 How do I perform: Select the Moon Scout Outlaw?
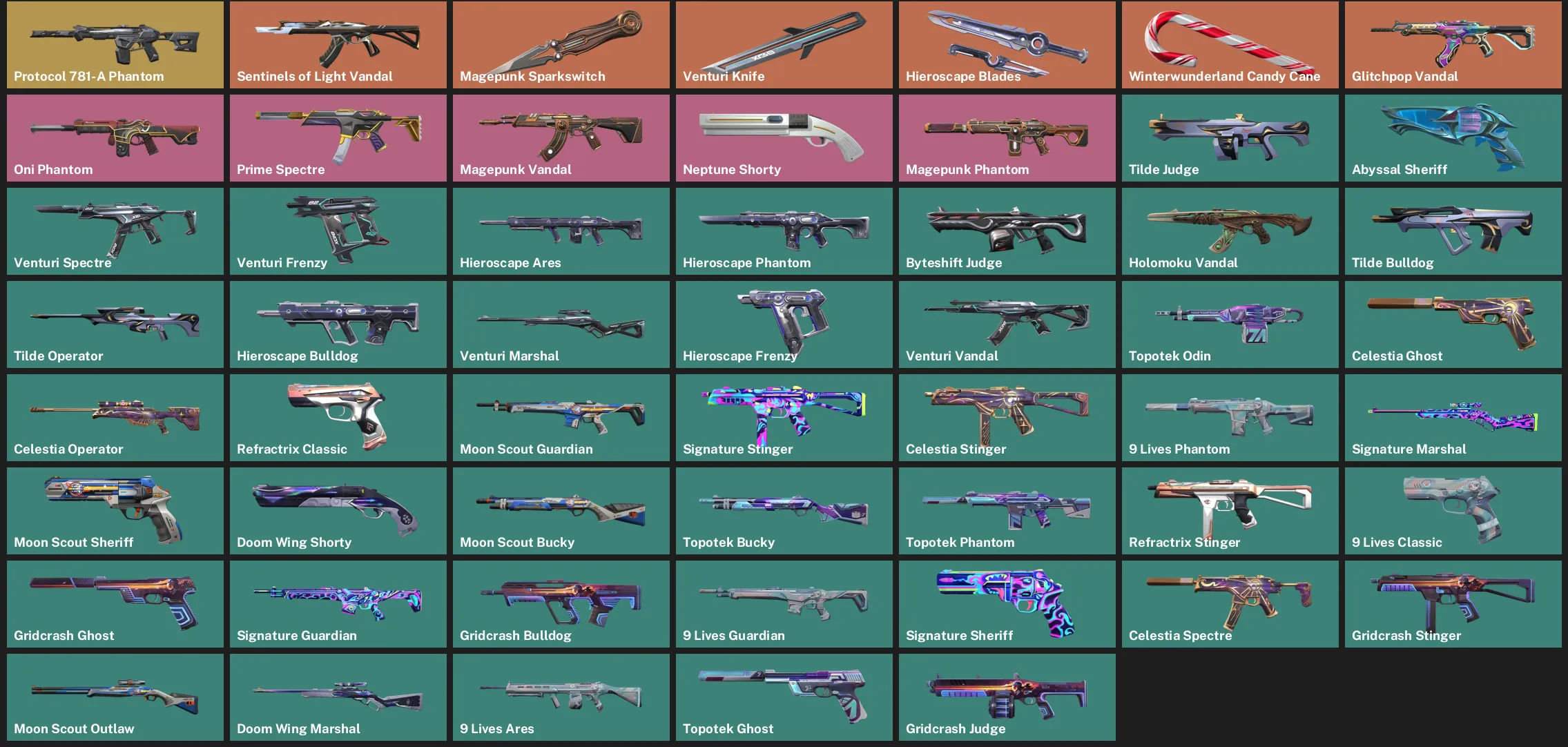[x=115, y=697]
